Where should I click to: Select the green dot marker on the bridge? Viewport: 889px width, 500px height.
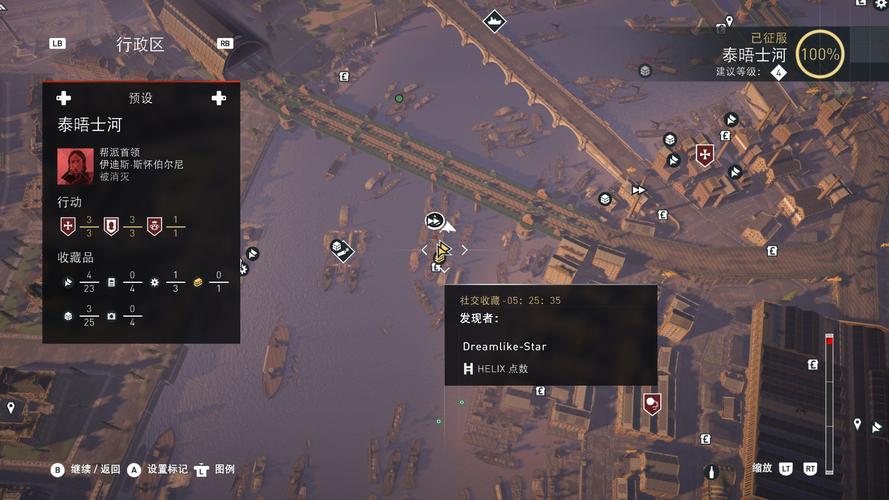point(399,98)
